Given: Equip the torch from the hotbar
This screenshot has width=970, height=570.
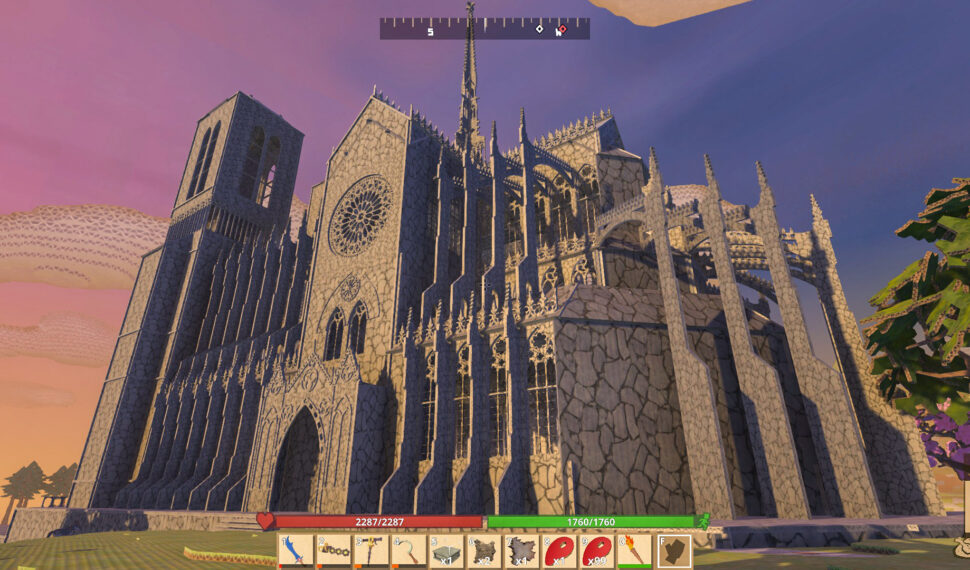Looking at the screenshot, I should click(634, 551).
